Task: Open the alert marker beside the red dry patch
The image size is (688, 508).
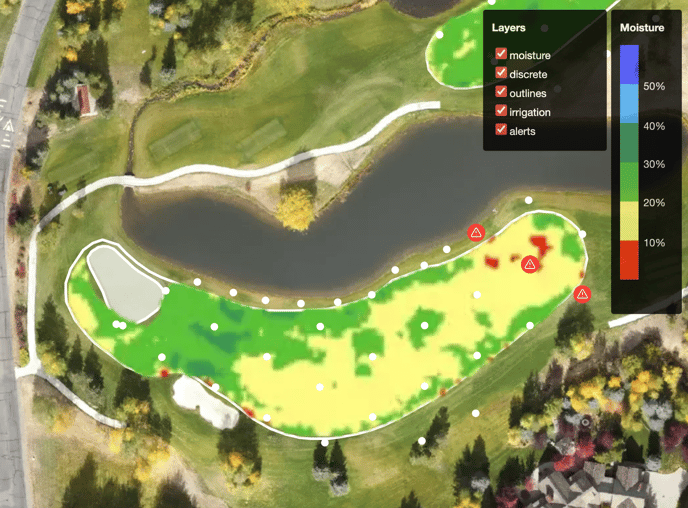Action: tap(530, 264)
